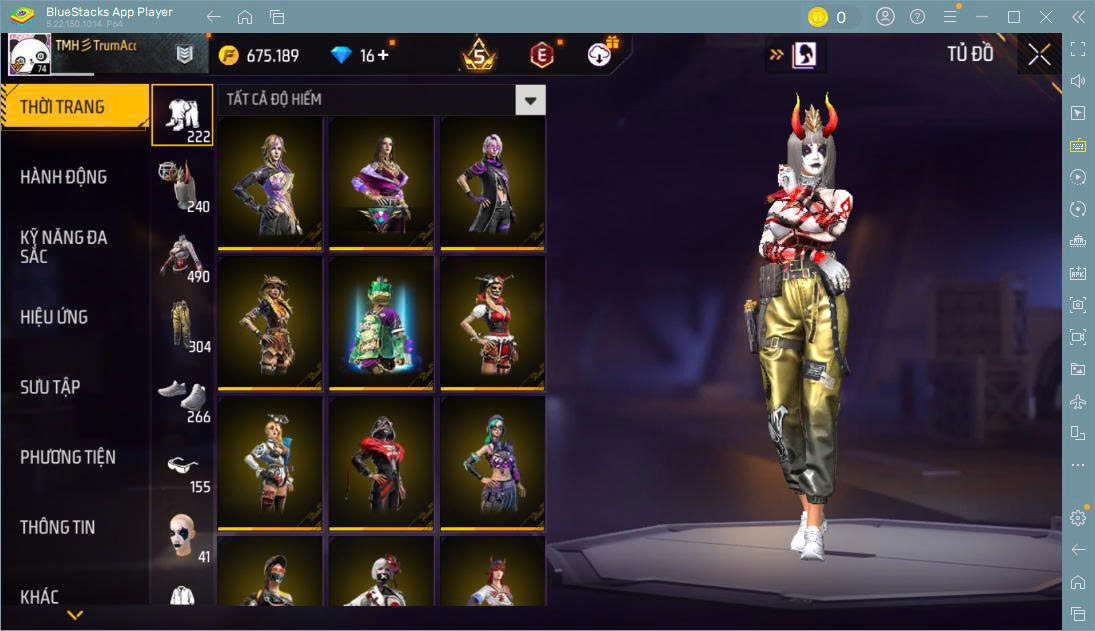Pick the sunglasses subcategory icon
The image size is (1095, 631).
pyautogui.click(x=182, y=466)
